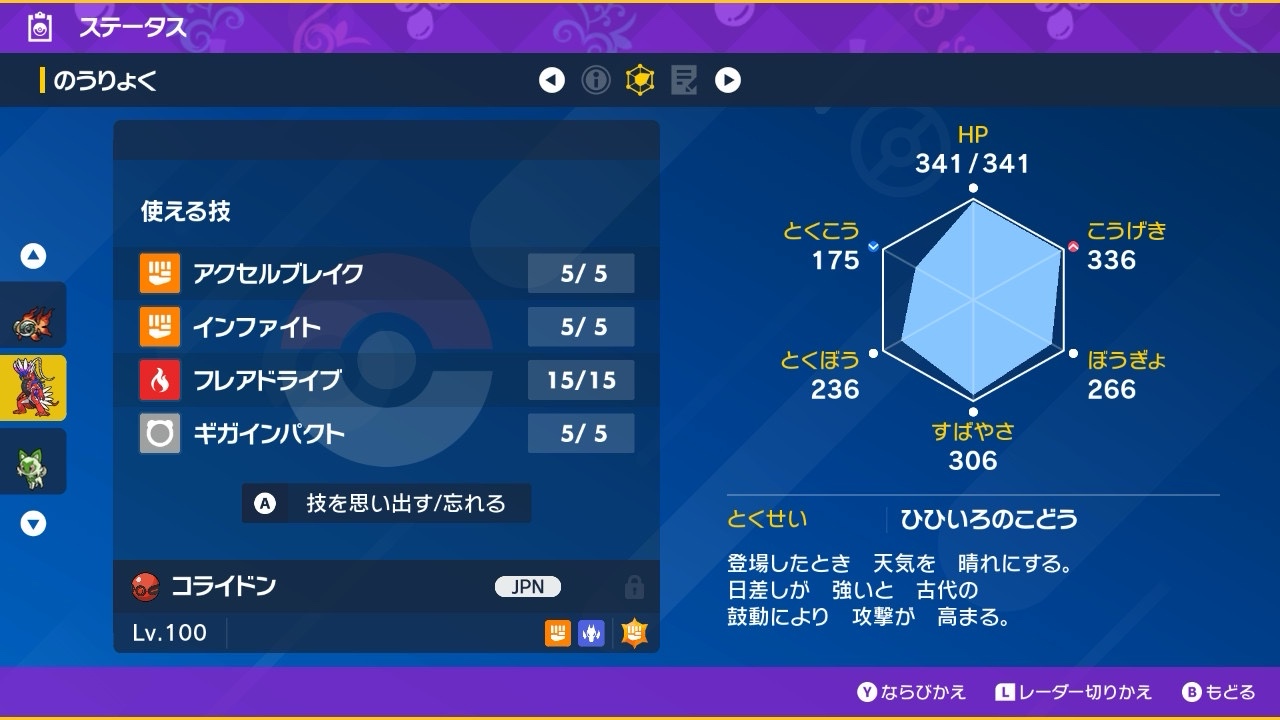Select the Koraidon party thumbnail

33,388
